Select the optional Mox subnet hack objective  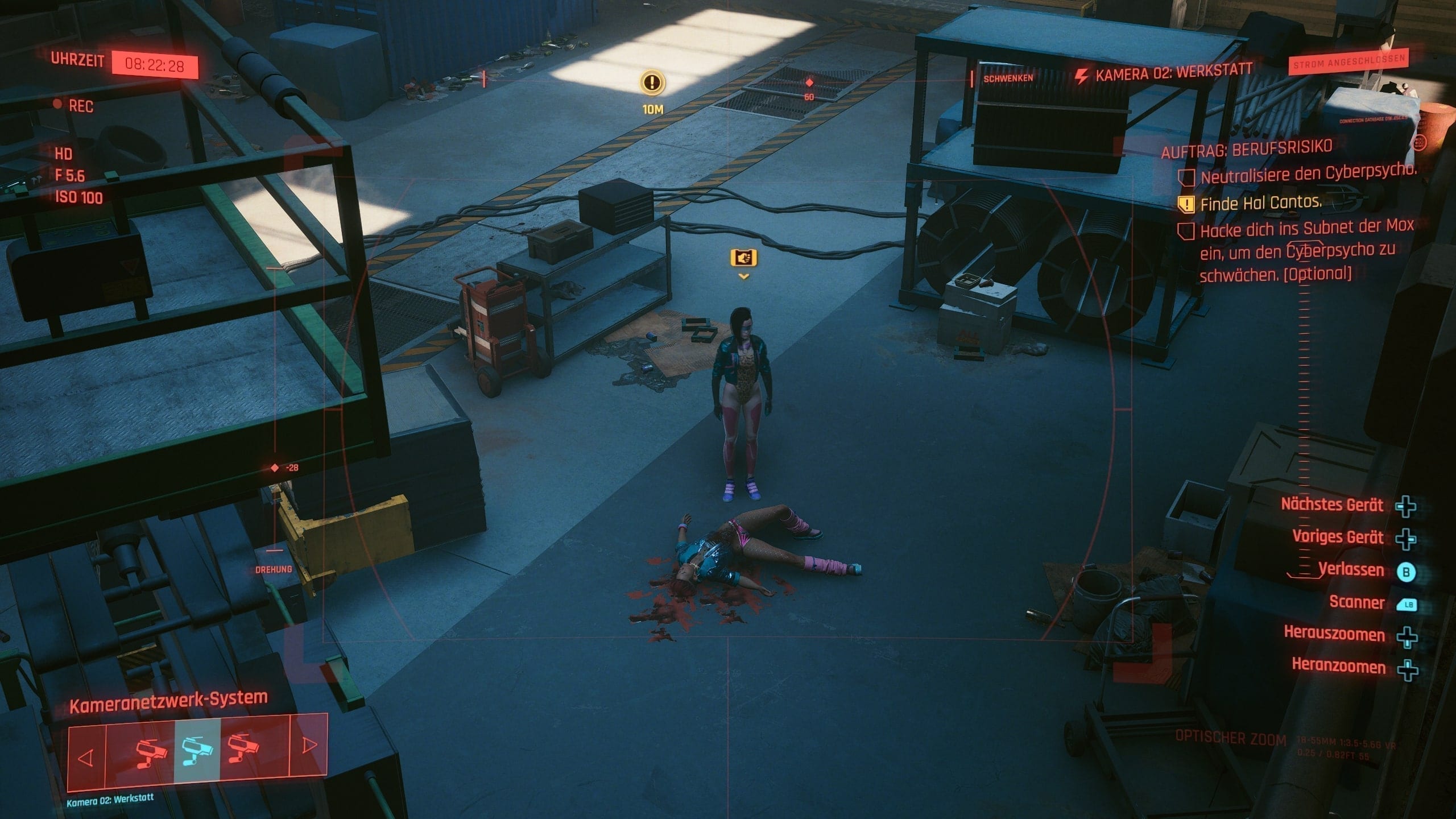(x=1306, y=251)
